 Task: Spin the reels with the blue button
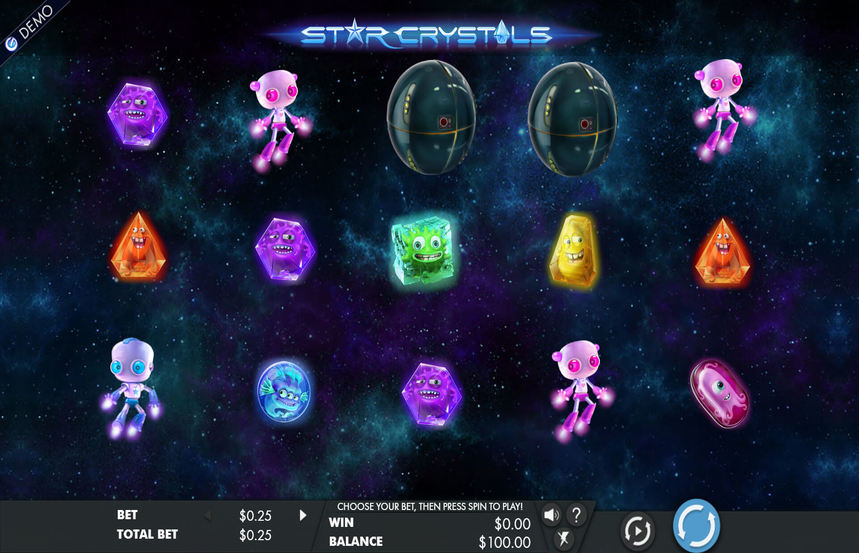696,525
